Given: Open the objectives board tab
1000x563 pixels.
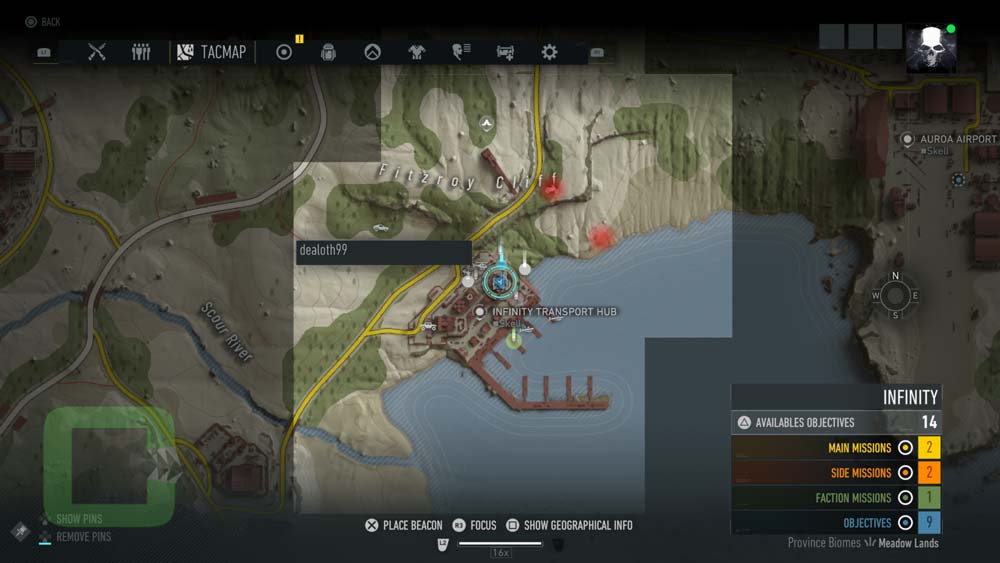Looking at the screenshot, I should [x=284, y=52].
